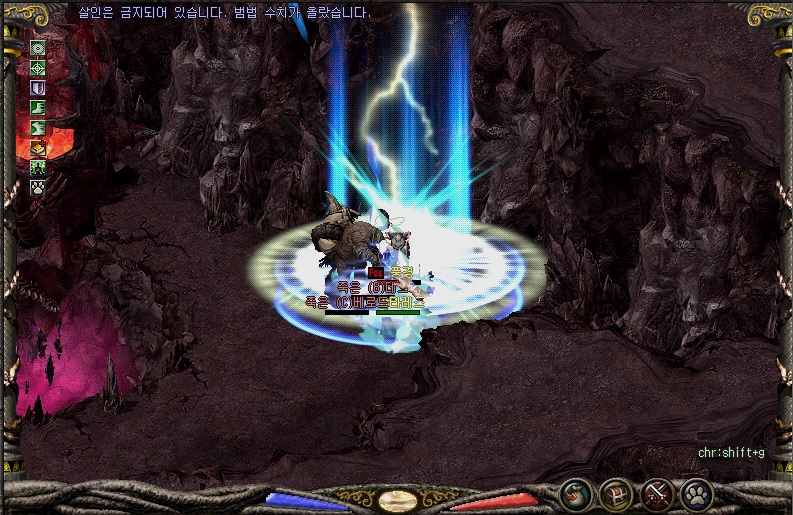
Task: Click the green glowing figure buff icon
Action: pos(39,166)
